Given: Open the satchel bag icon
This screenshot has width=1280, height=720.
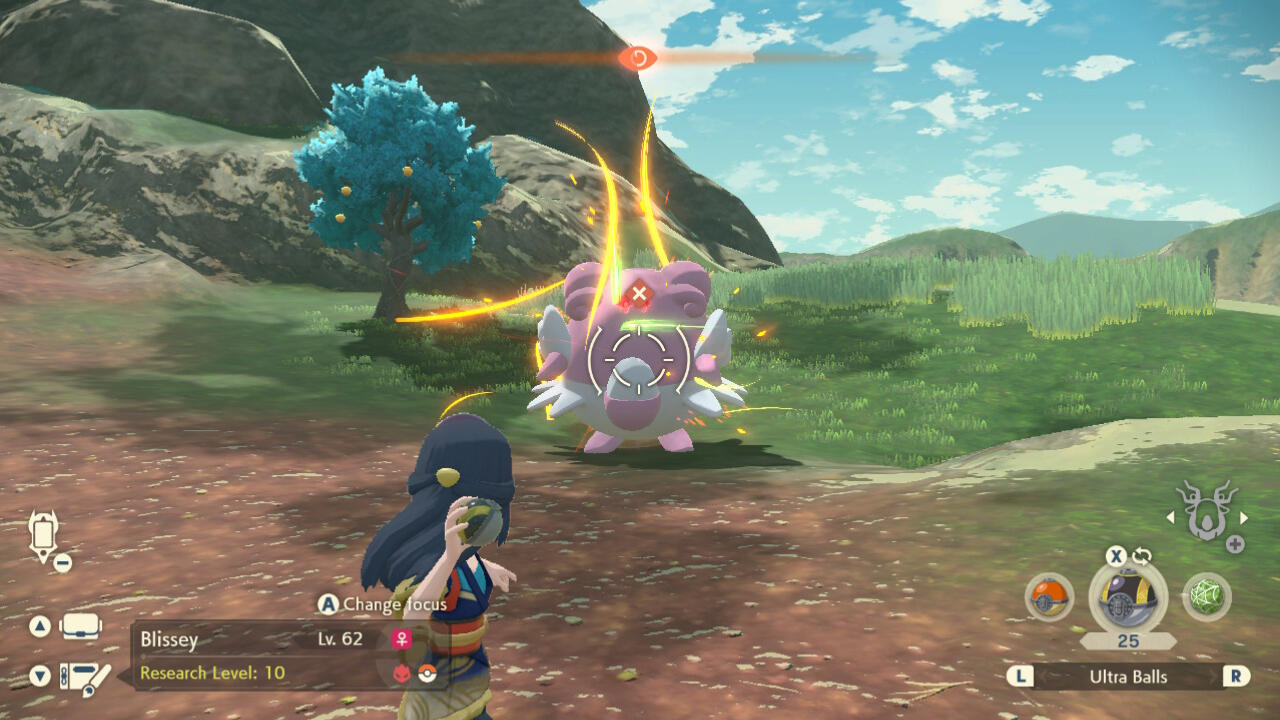Looking at the screenshot, I should tap(80, 627).
